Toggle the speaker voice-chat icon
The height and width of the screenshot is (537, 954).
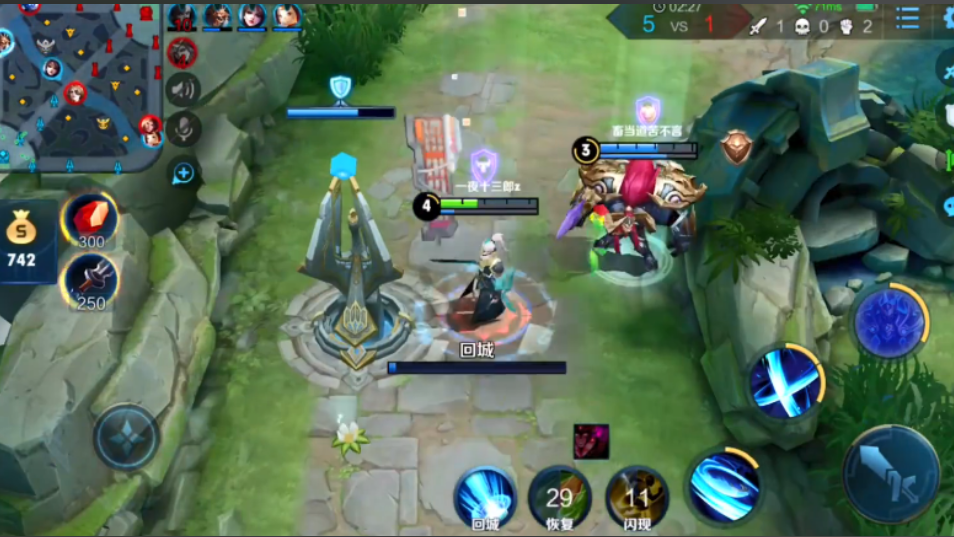tap(183, 90)
